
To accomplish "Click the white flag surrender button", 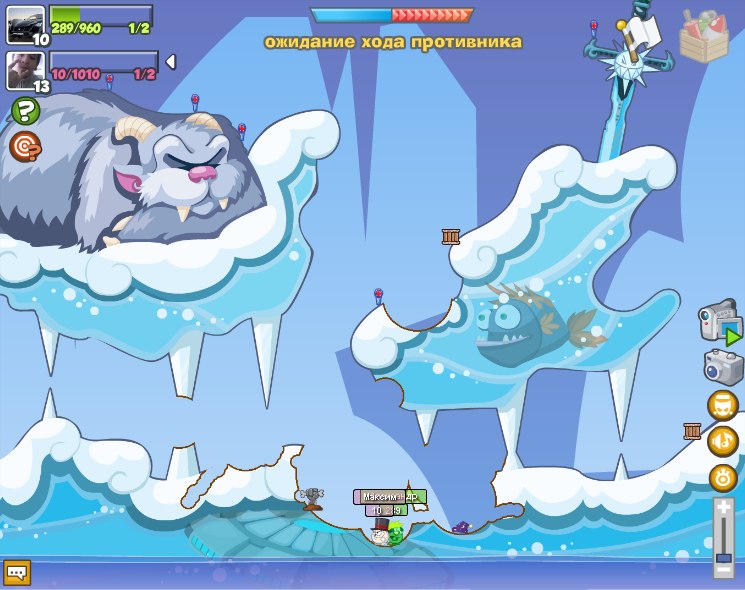I will (643, 29).
